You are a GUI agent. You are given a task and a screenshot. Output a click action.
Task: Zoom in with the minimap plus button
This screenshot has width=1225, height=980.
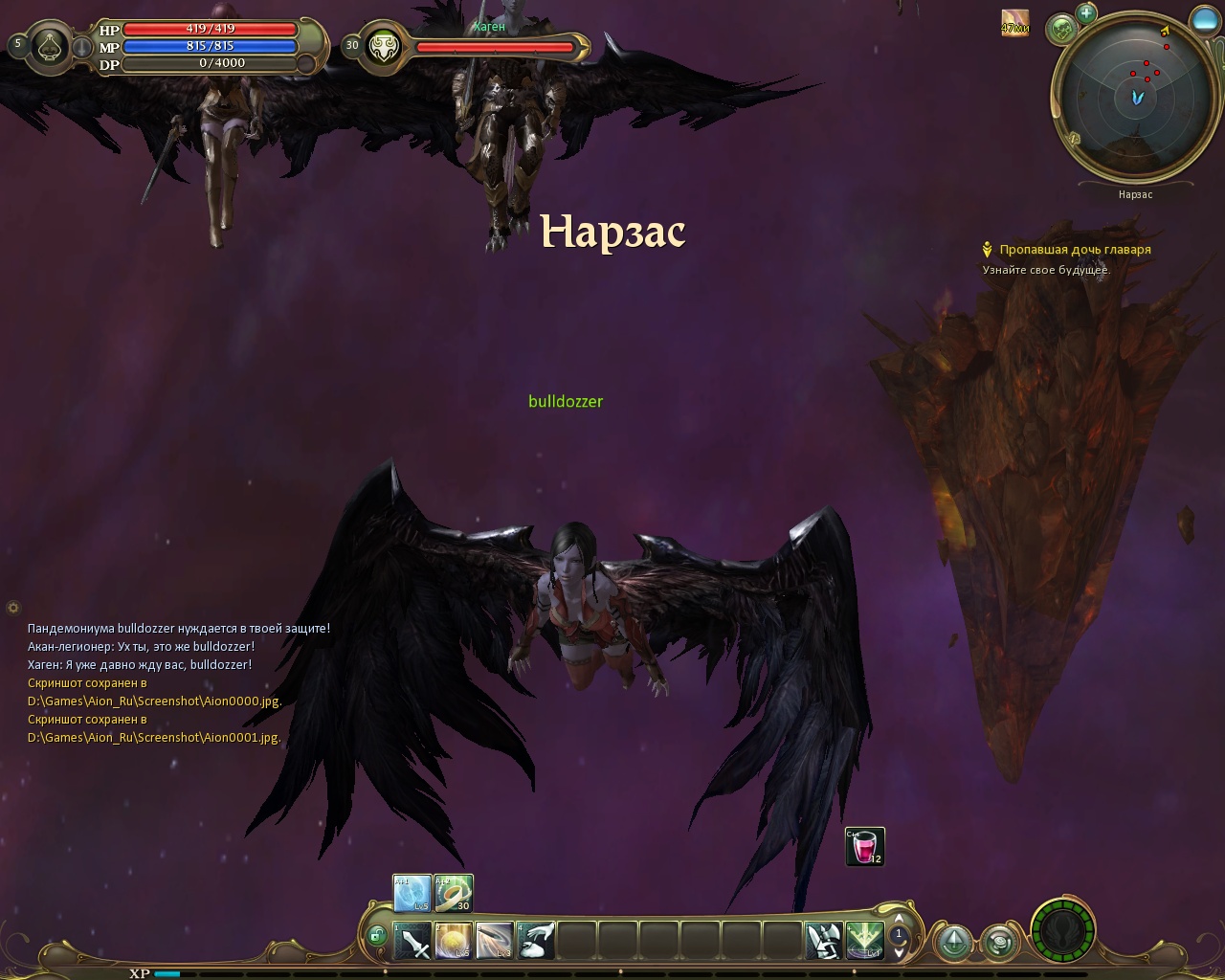click(1085, 13)
